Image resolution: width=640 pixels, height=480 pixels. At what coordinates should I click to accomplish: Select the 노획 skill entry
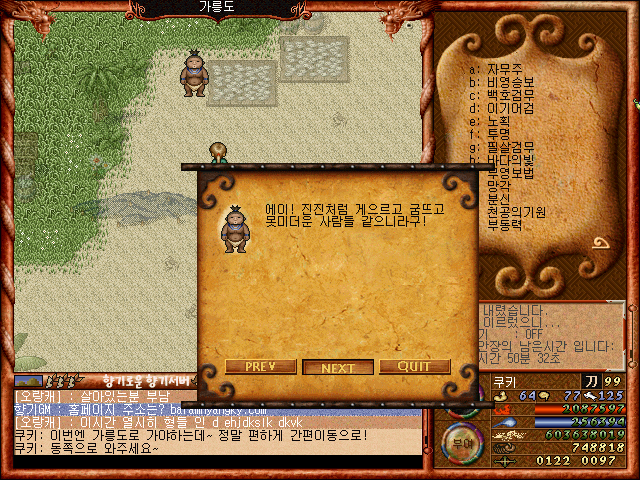click(x=499, y=121)
